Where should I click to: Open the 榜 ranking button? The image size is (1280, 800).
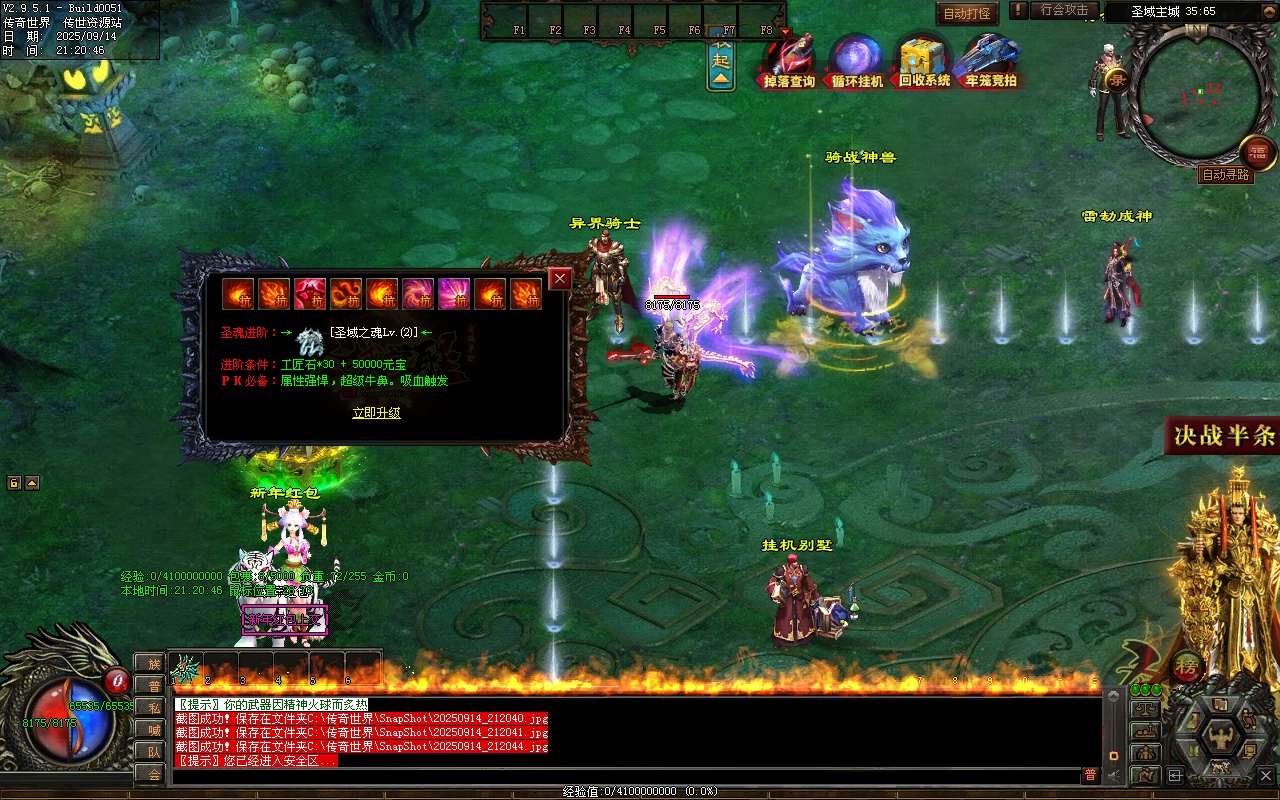click(x=1188, y=664)
